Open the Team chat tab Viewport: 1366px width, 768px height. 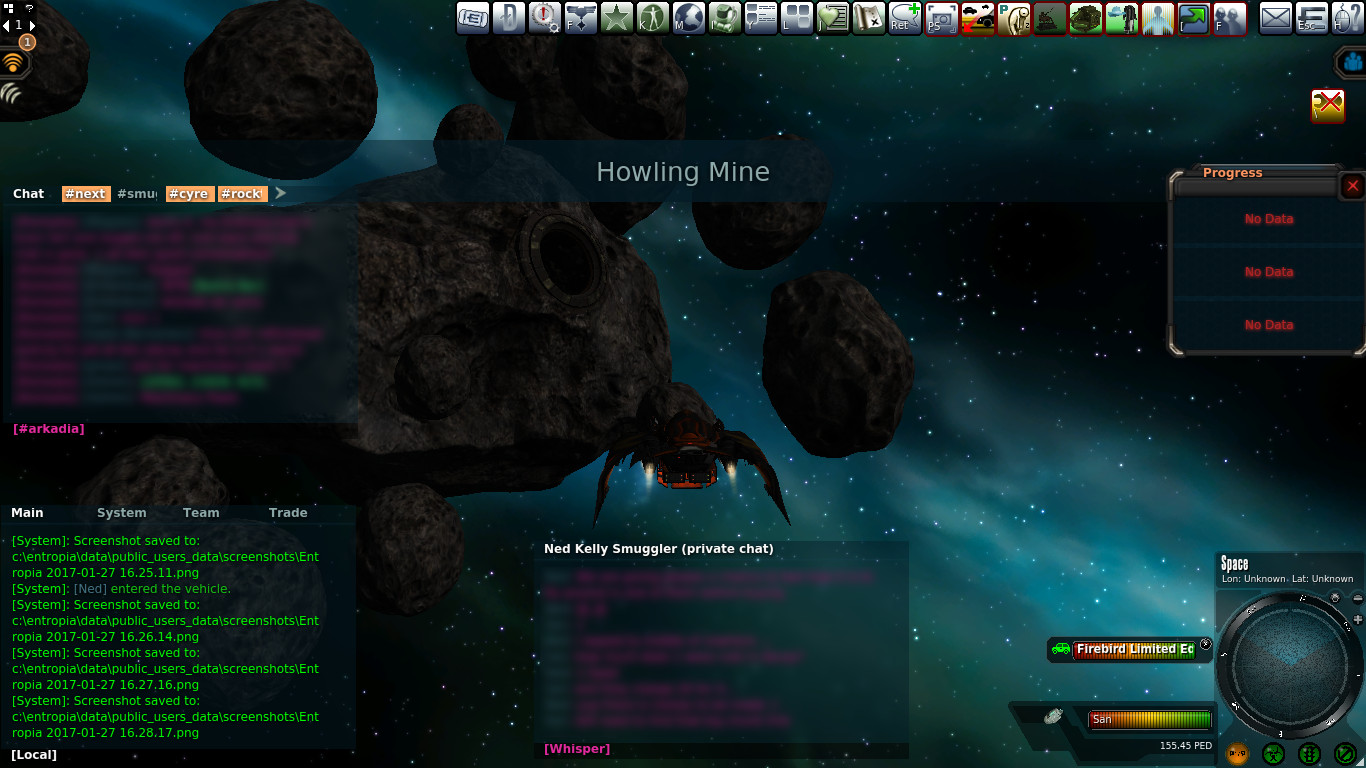click(200, 513)
